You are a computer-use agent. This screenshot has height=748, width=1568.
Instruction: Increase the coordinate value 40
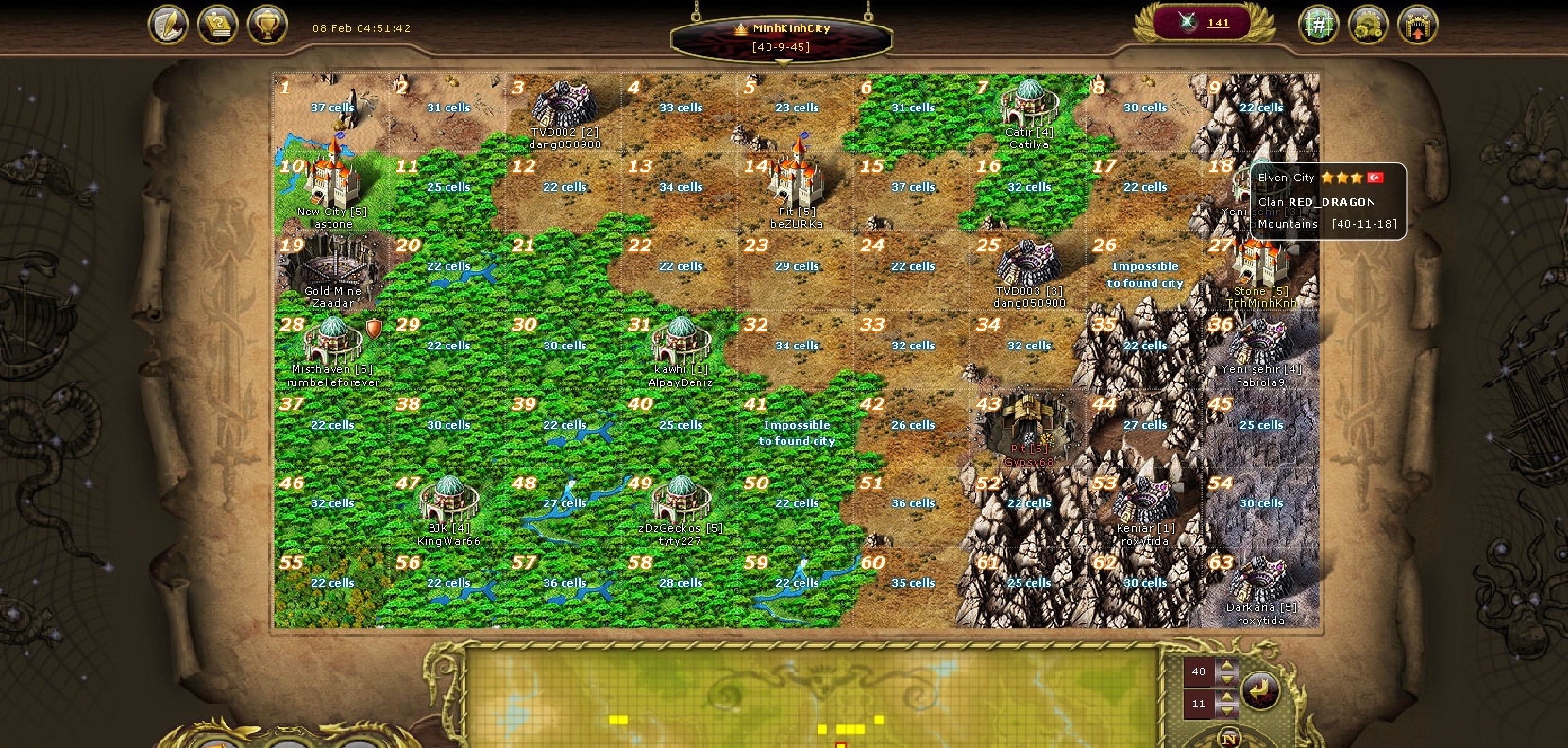[x=1227, y=666]
